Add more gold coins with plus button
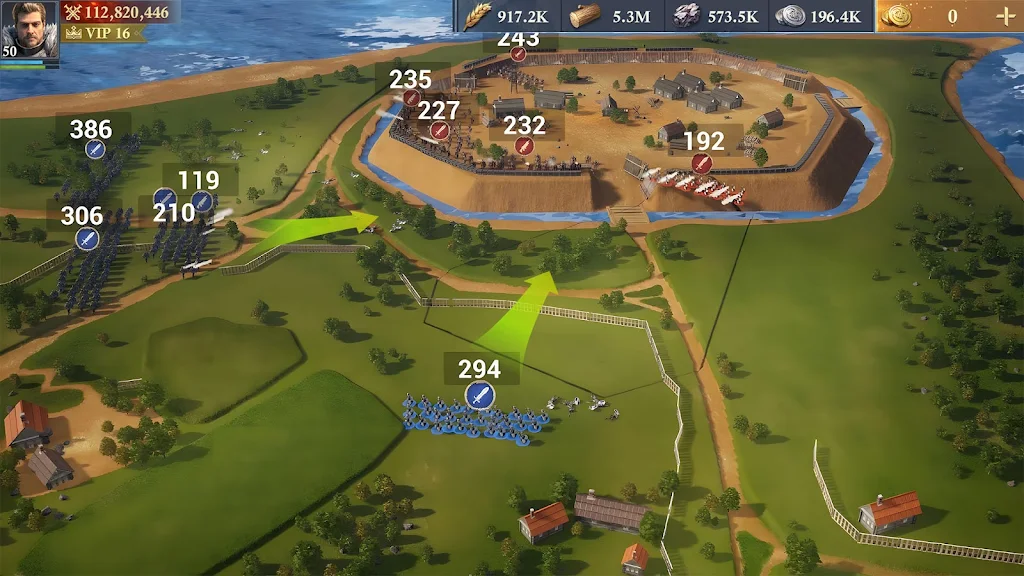The image size is (1024, 576). tap(1005, 16)
